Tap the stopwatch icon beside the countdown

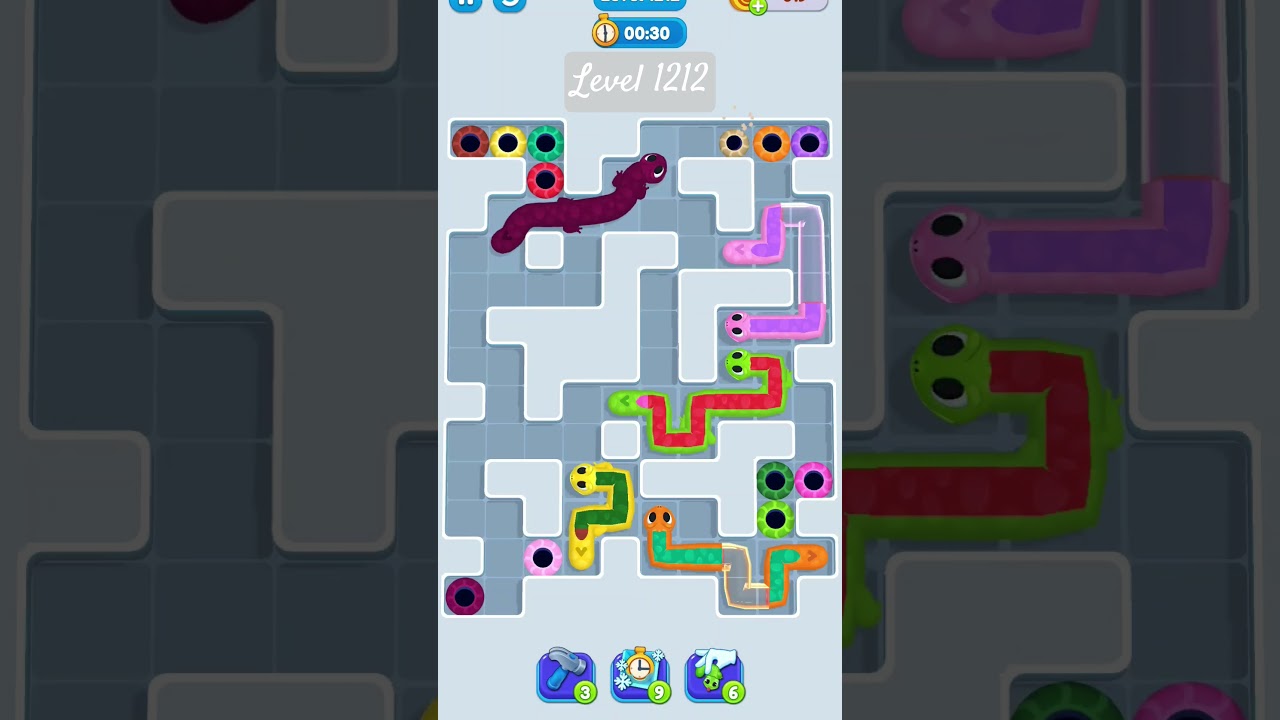click(604, 32)
